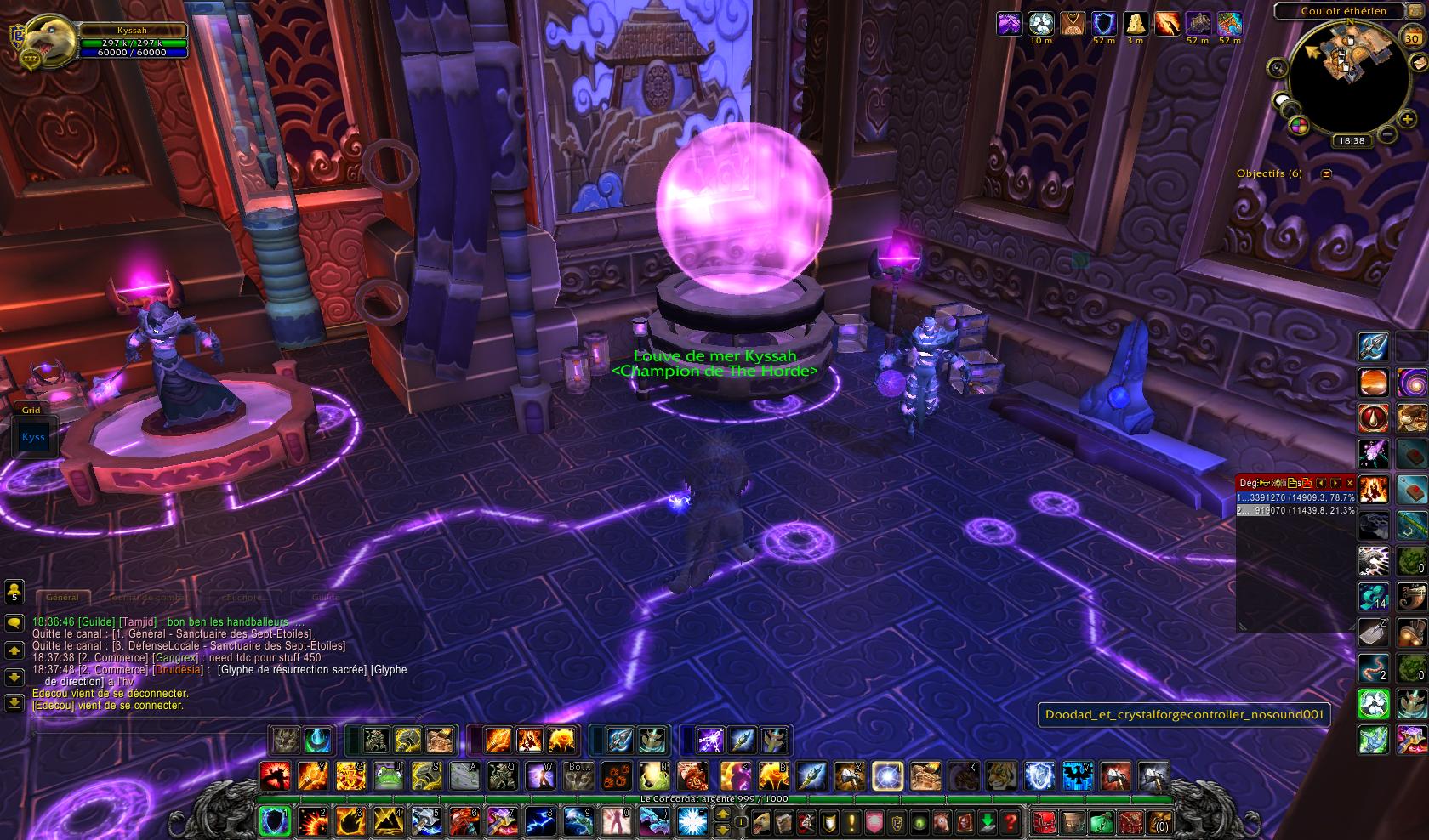Open the minimap tracking magnifier button
The height and width of the screenshot is (840, 1429).
[1278, 68]
